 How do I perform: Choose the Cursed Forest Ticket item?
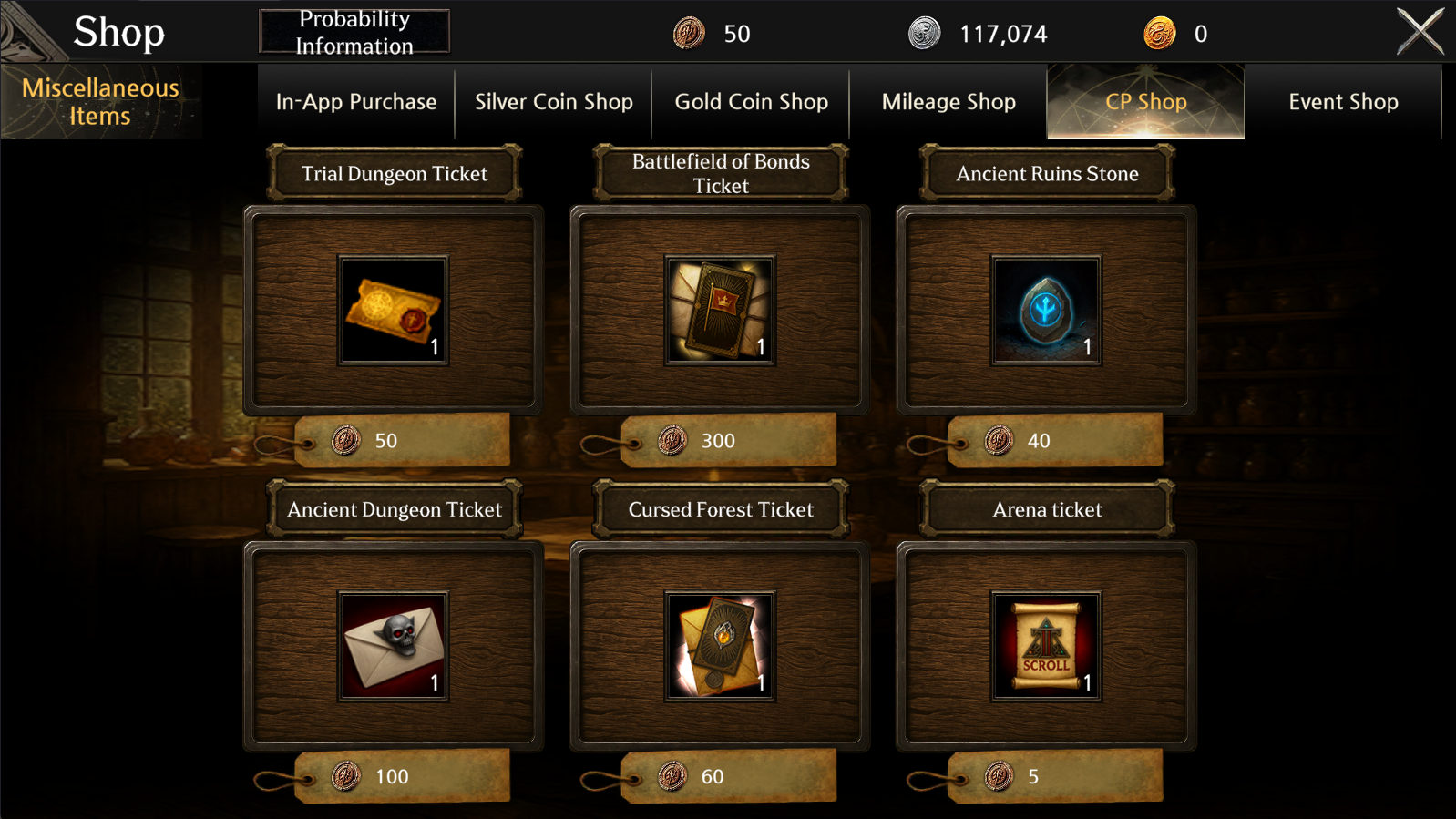[x=720, y=647]
